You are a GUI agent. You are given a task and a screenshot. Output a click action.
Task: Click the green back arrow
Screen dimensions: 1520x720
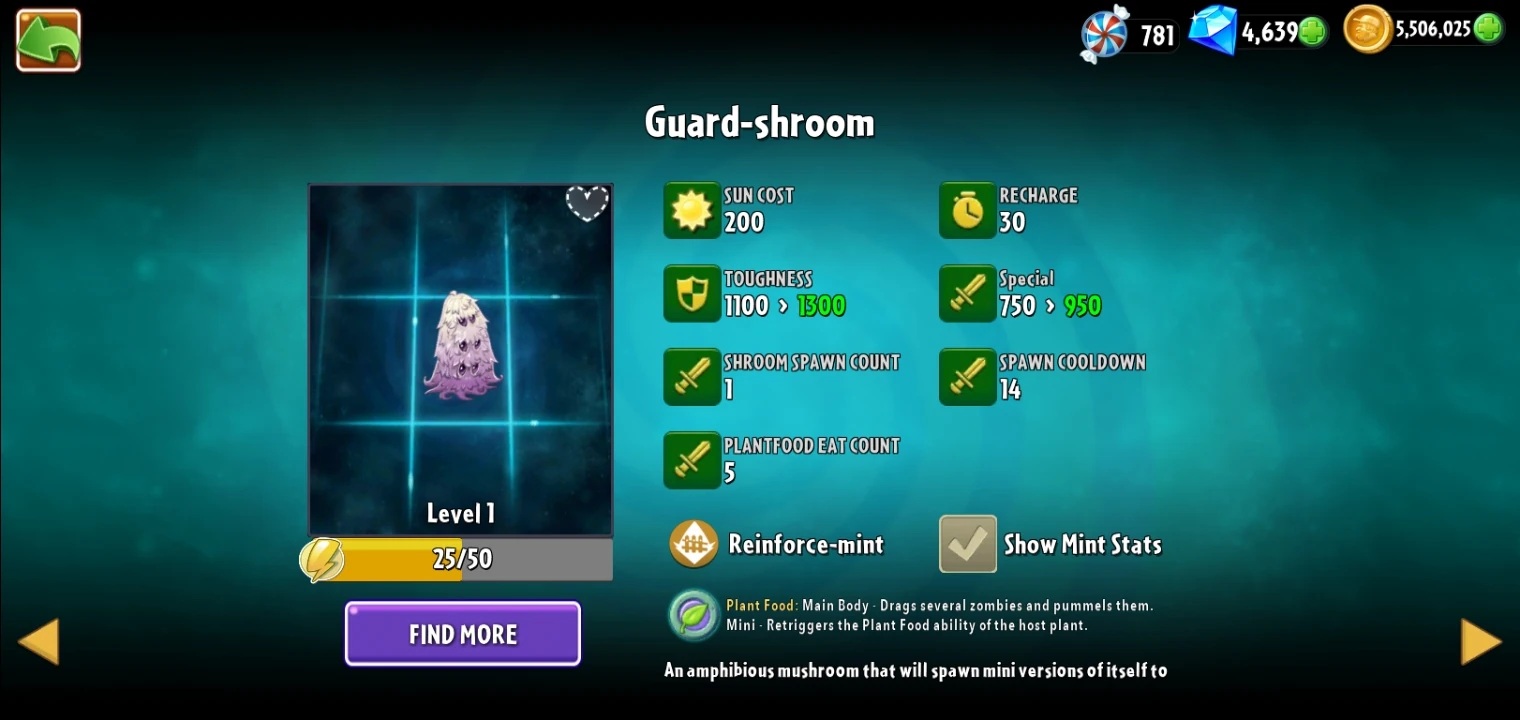(48, 40)
